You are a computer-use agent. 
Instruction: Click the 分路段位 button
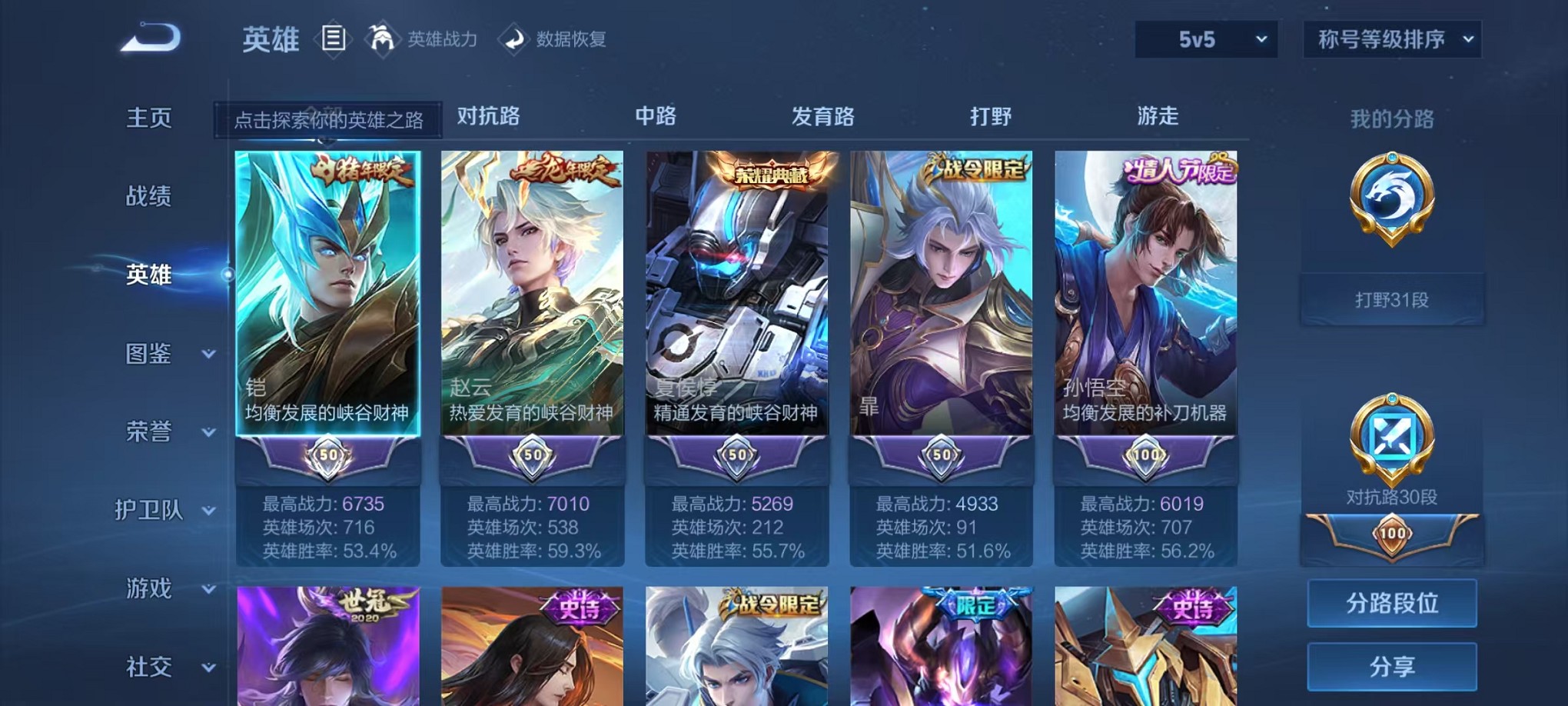pos(1391,604)
